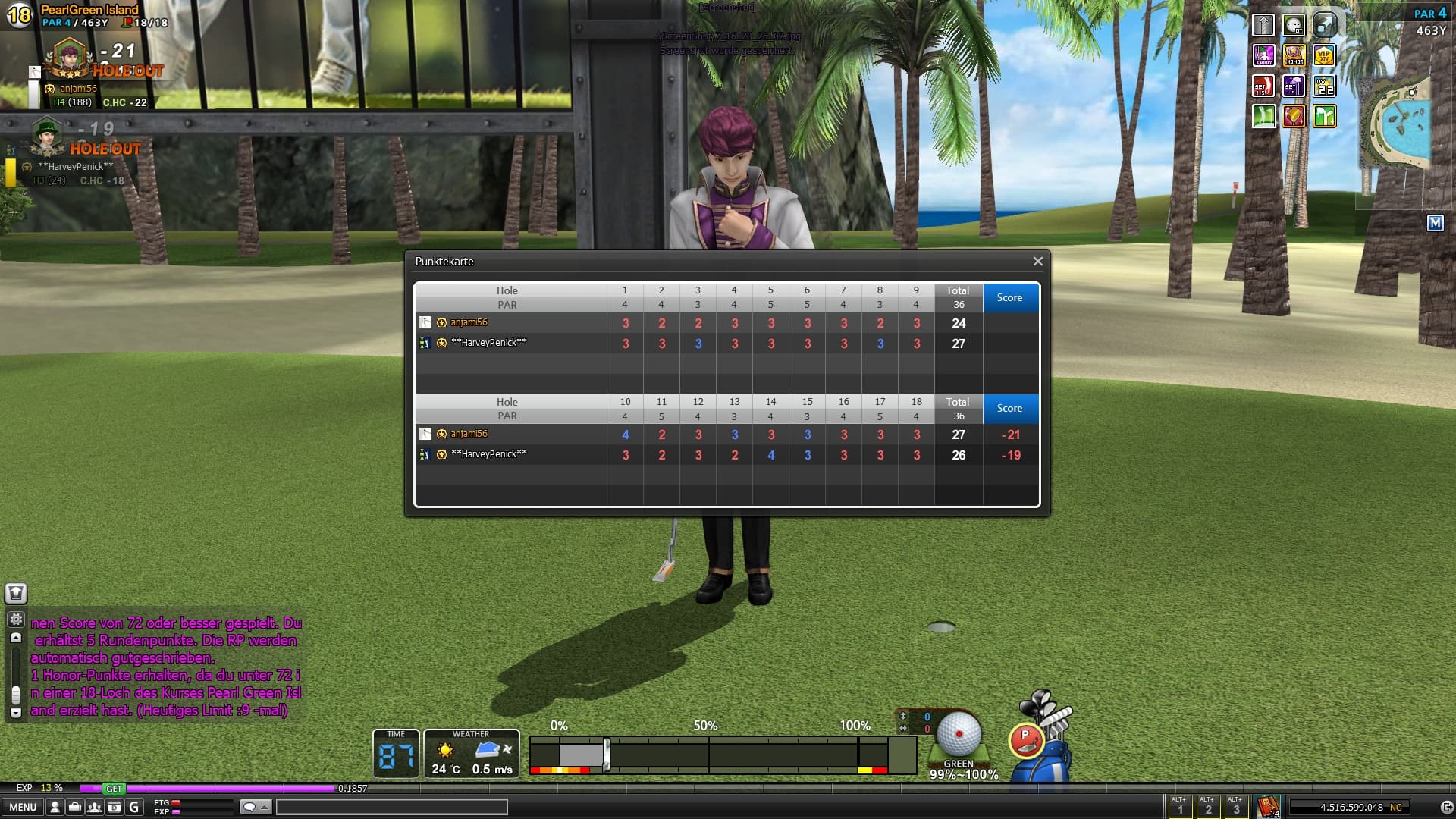The image size is (1456, 819).
Task: Open the character profile icon
Action: pos(55,807)
